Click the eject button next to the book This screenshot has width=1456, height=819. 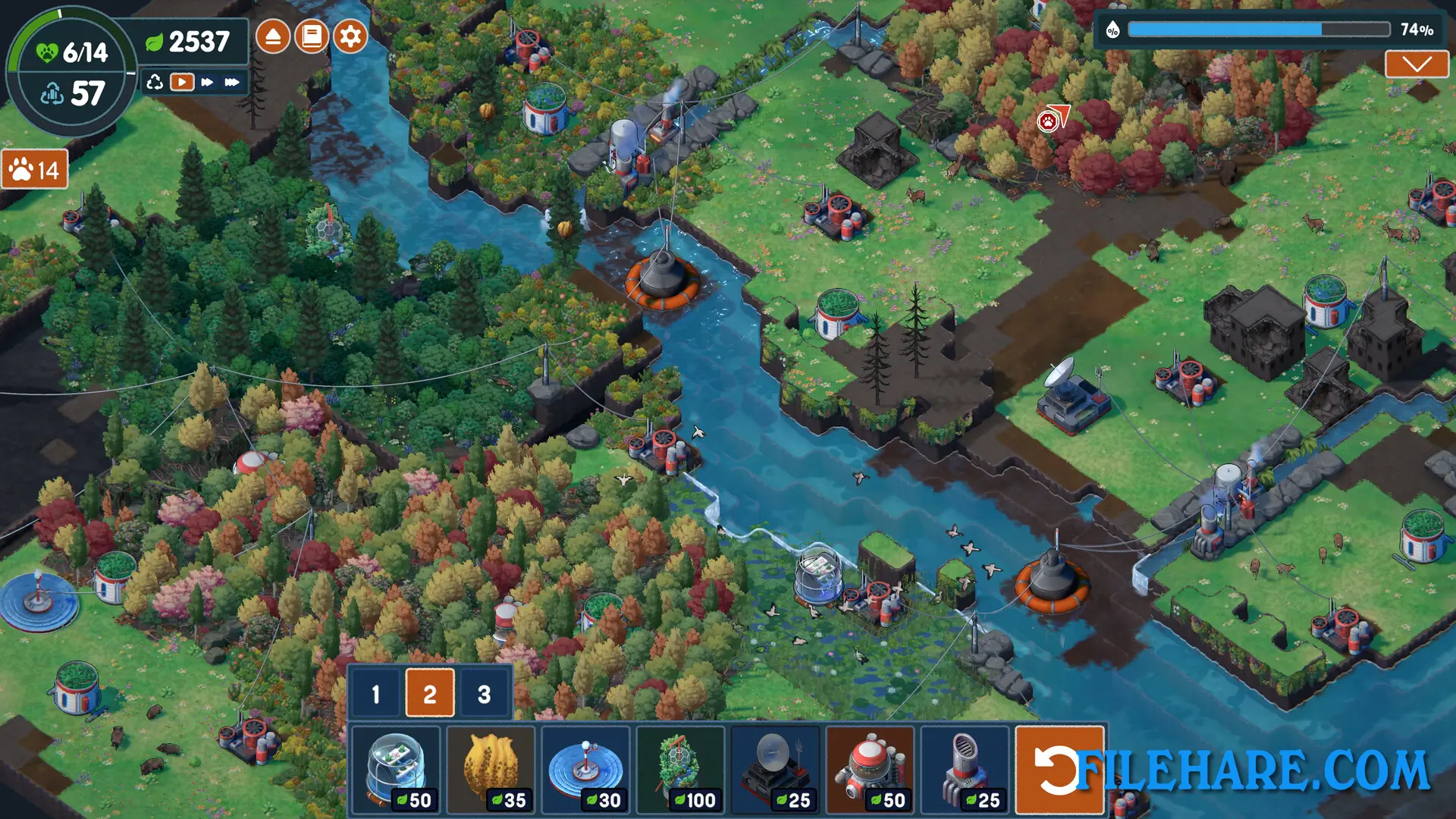tap(273, 35)
